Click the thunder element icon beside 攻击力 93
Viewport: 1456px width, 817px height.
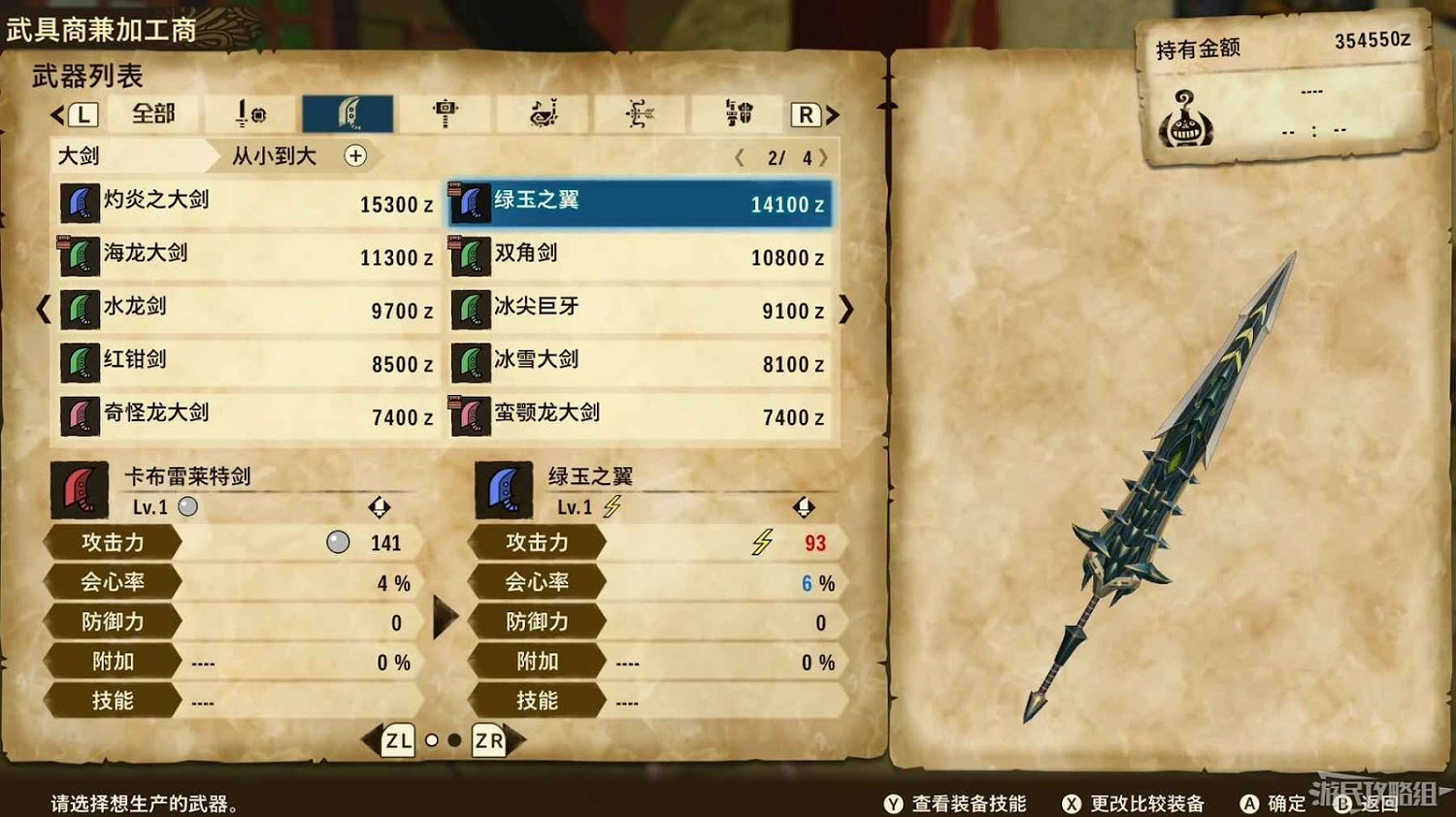763,543
